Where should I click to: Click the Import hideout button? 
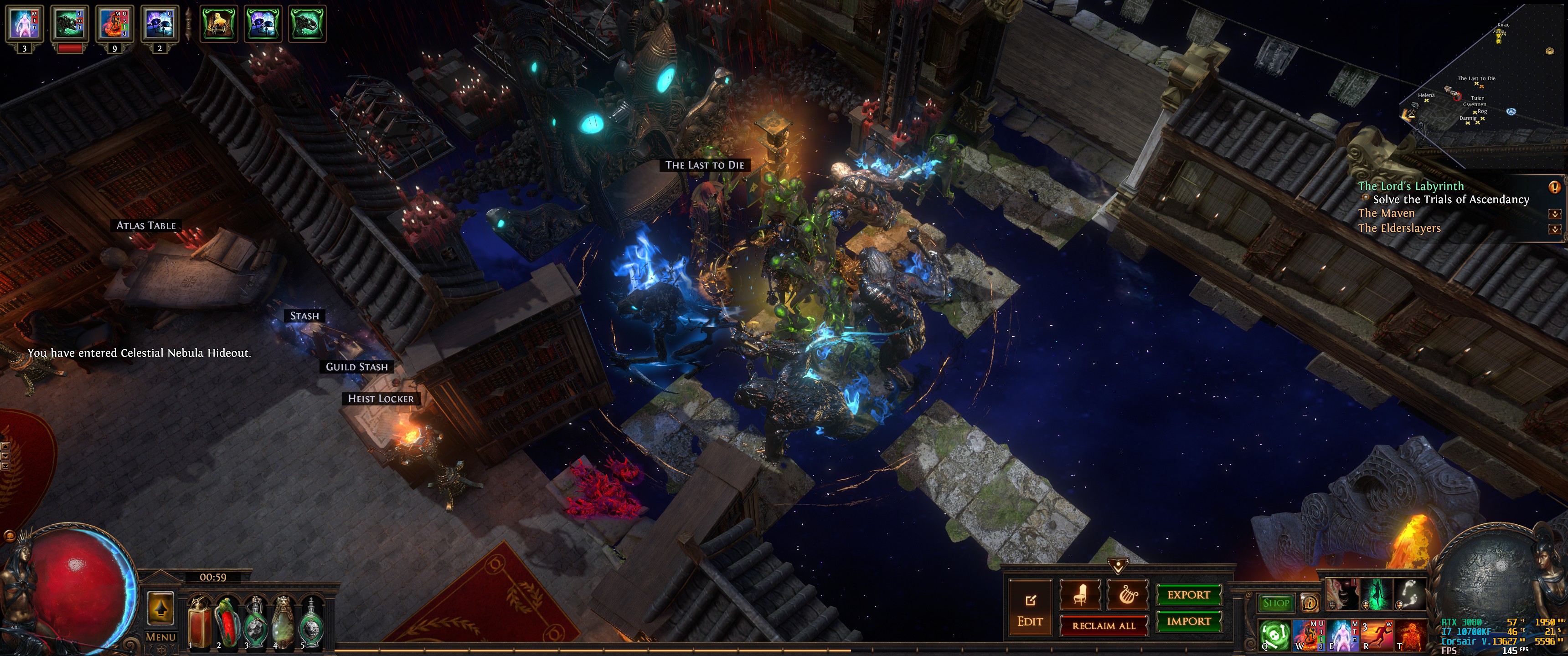pos(1188,621)
